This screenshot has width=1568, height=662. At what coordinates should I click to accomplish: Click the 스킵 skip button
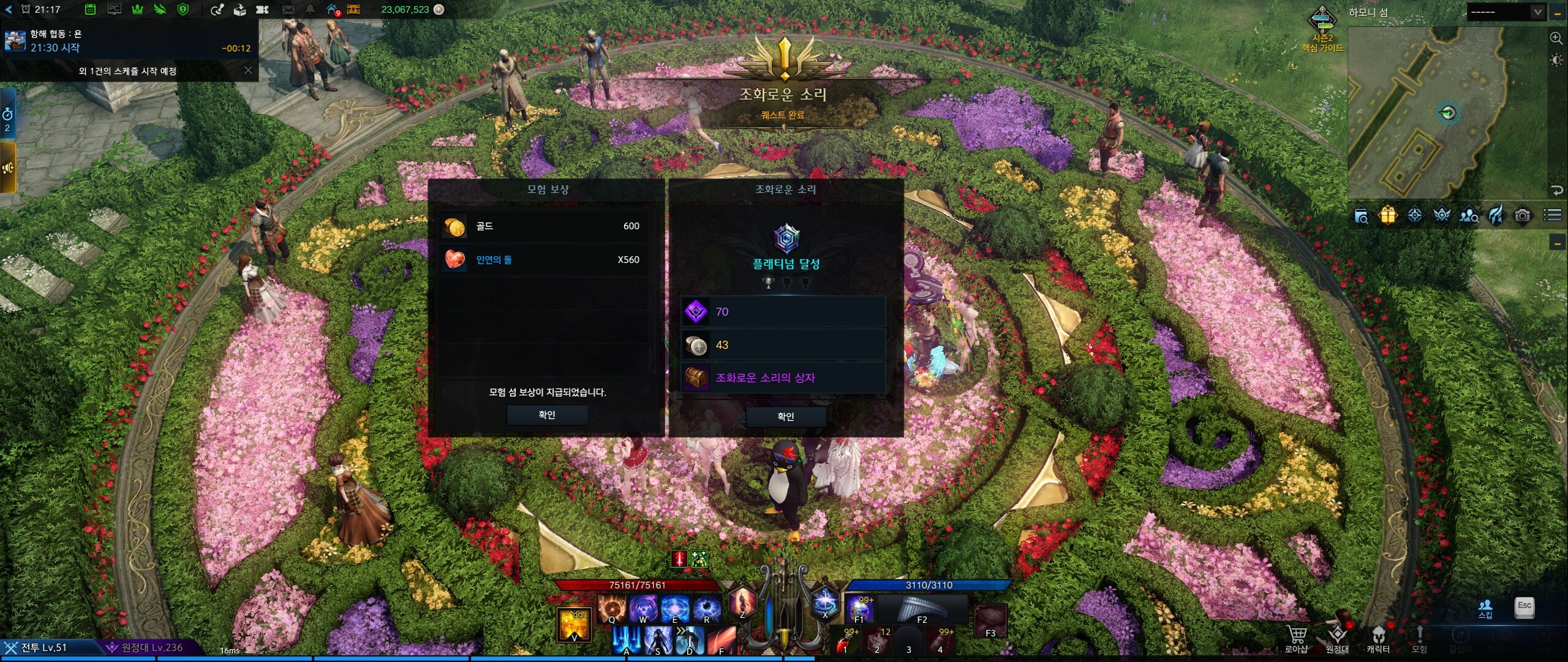[x=1485, y=609]
